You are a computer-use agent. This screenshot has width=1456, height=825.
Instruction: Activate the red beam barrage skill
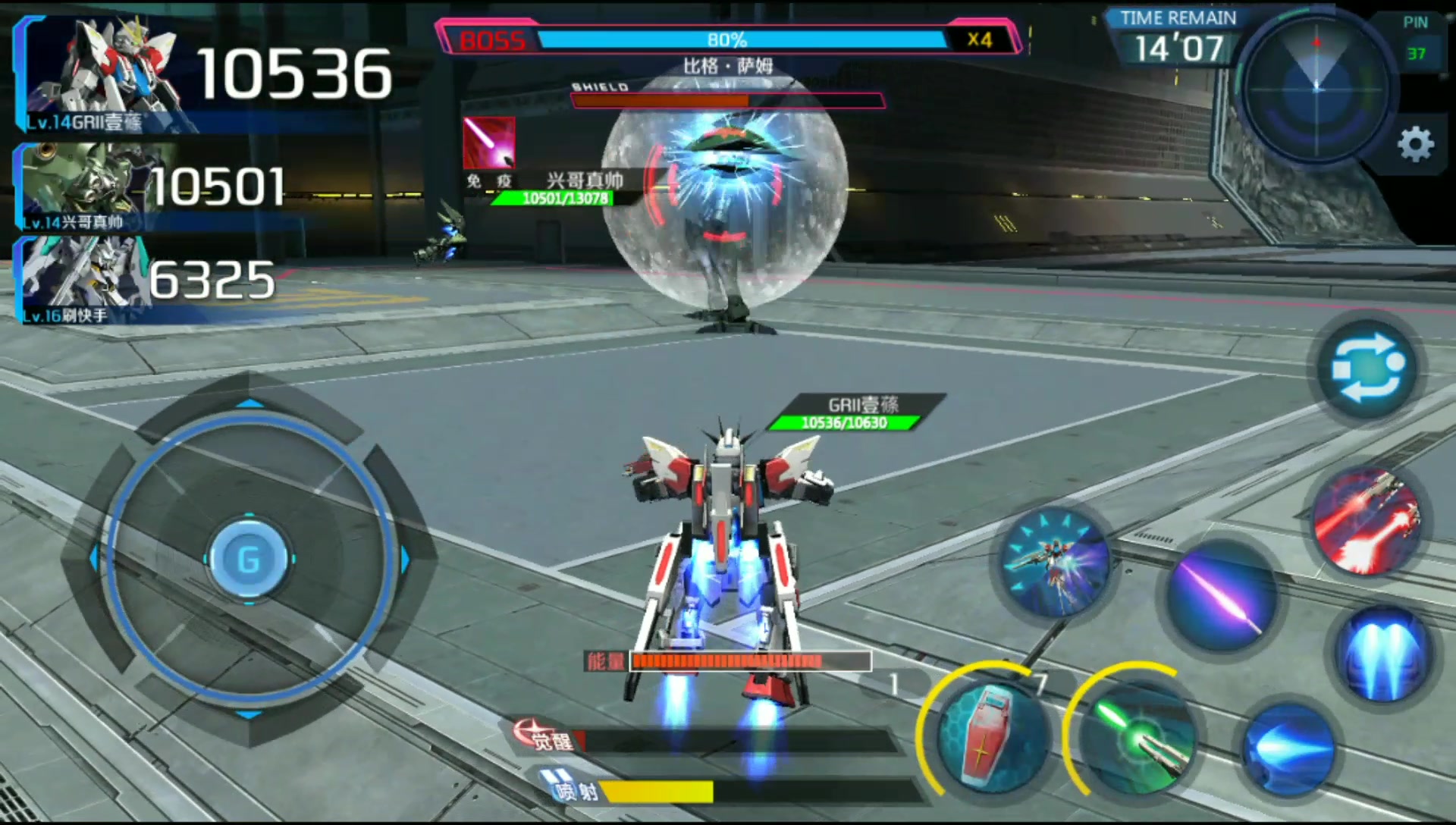pyautogui.click(x=1367, y=522)
